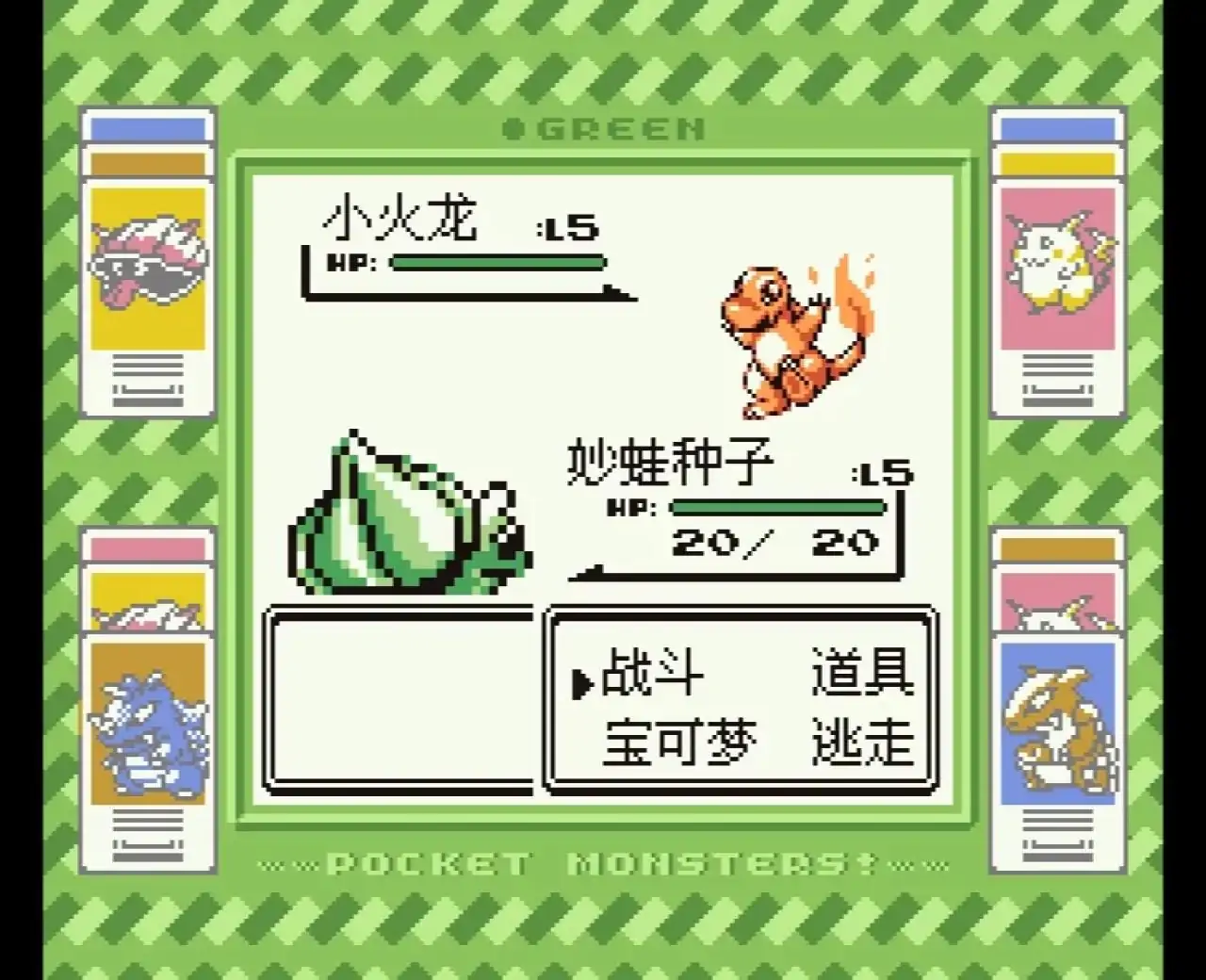
Task: Click the Cloyster card in top-left border
Action: pyautogui.click(x=149, y=264)
